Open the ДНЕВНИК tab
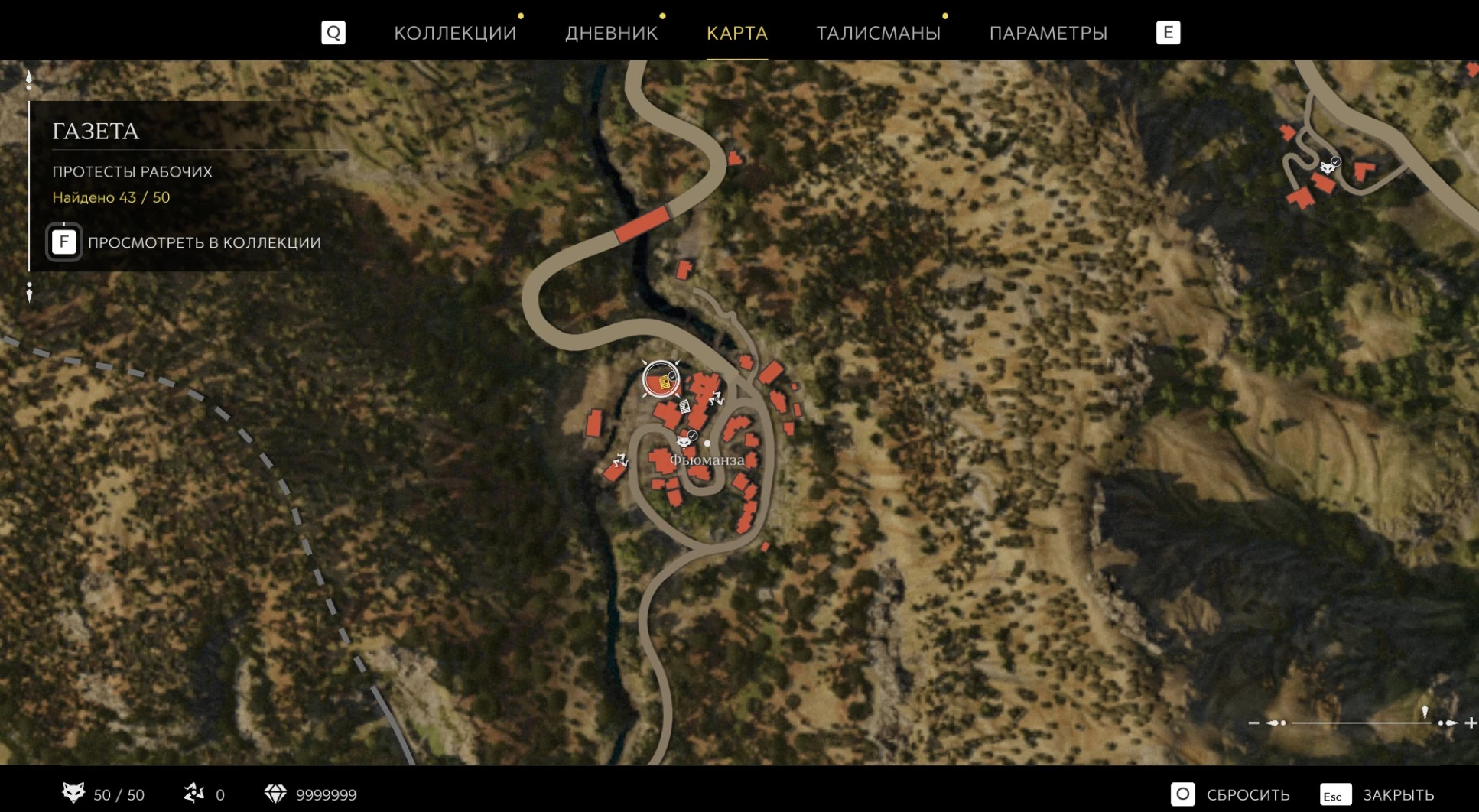The width and height of the screenshot is (1479, 812). pos(611,33)
